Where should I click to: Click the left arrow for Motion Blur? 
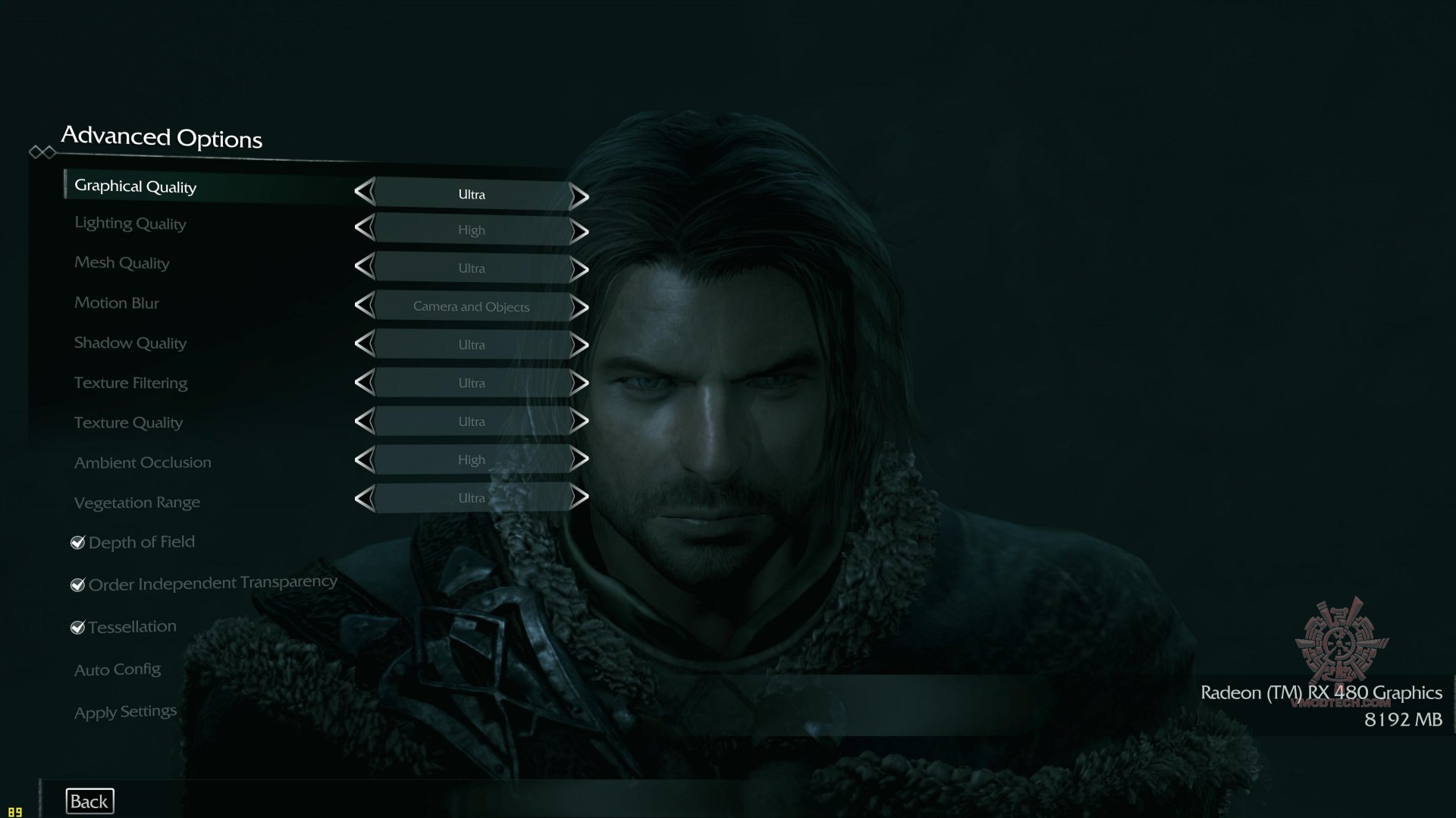pos(365,306)
